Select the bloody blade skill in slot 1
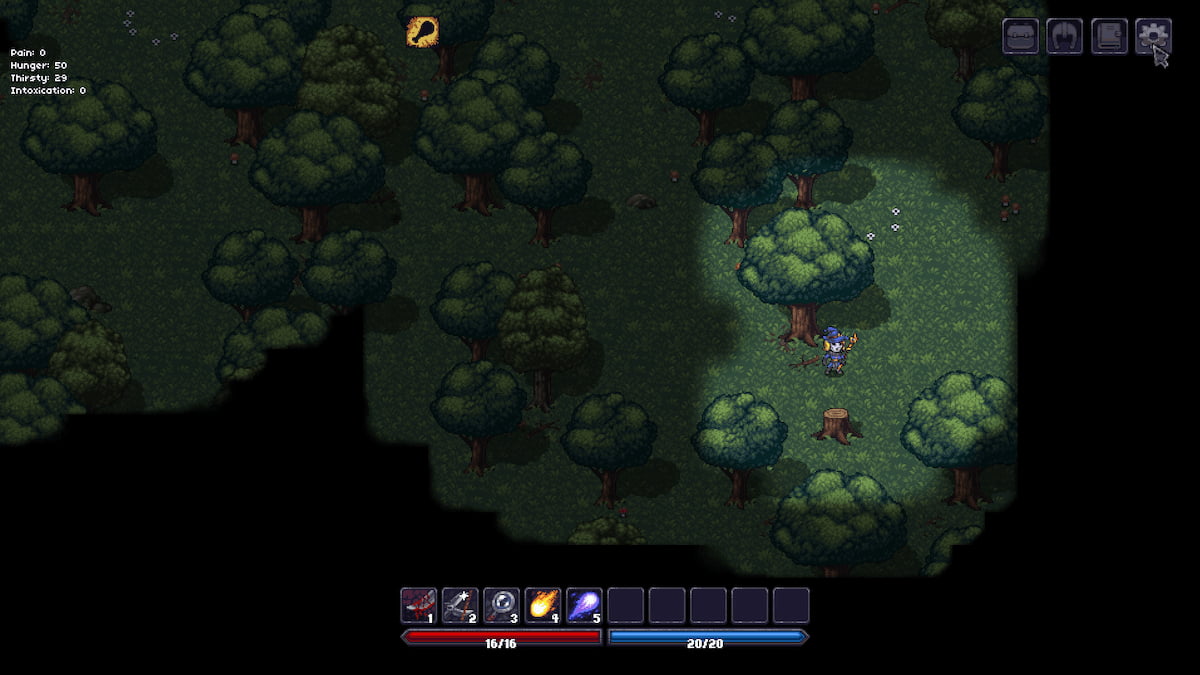The image size is (1200, 675). point(419,605)
